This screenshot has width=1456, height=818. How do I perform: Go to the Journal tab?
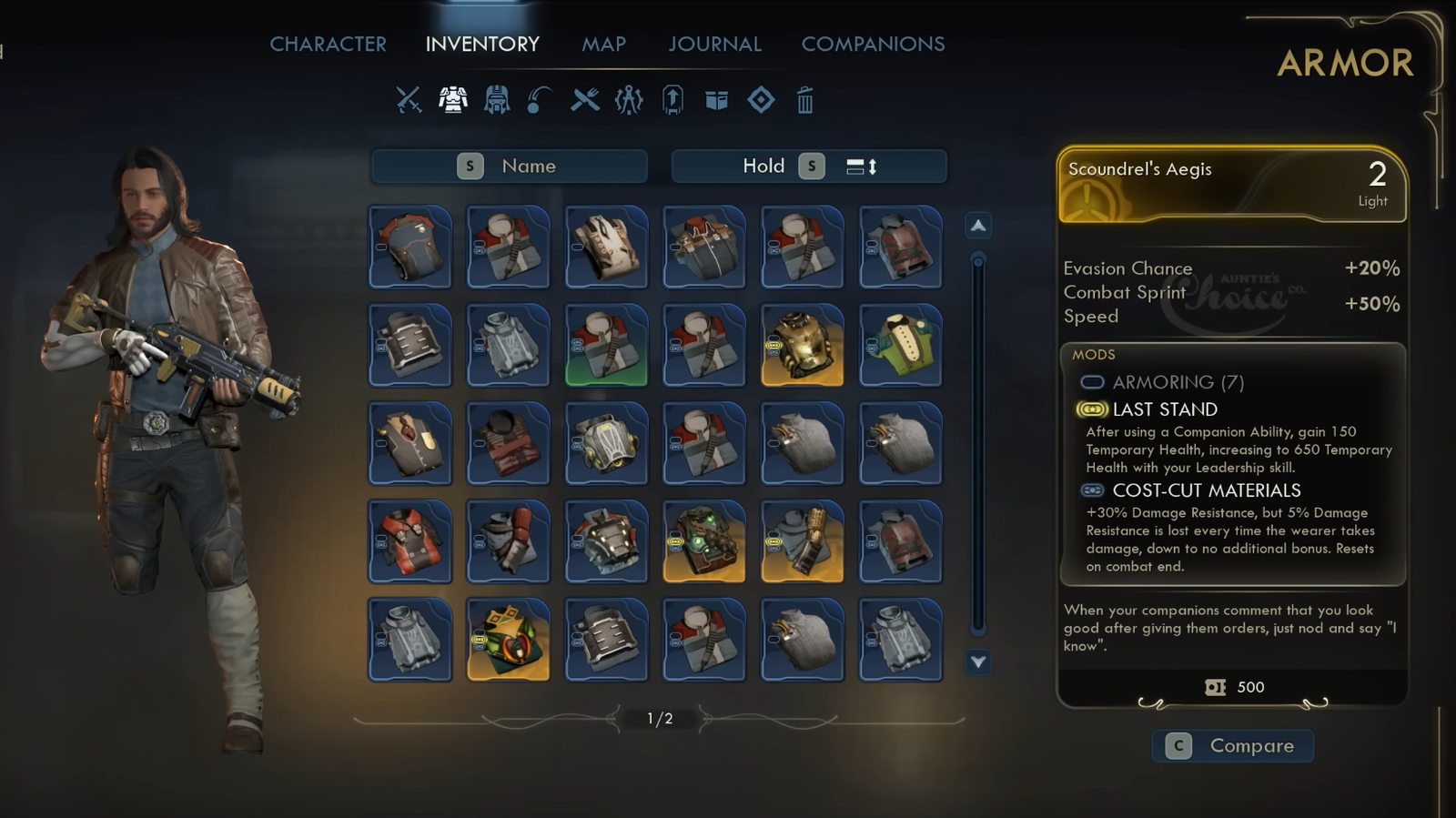tap(714, 44)
